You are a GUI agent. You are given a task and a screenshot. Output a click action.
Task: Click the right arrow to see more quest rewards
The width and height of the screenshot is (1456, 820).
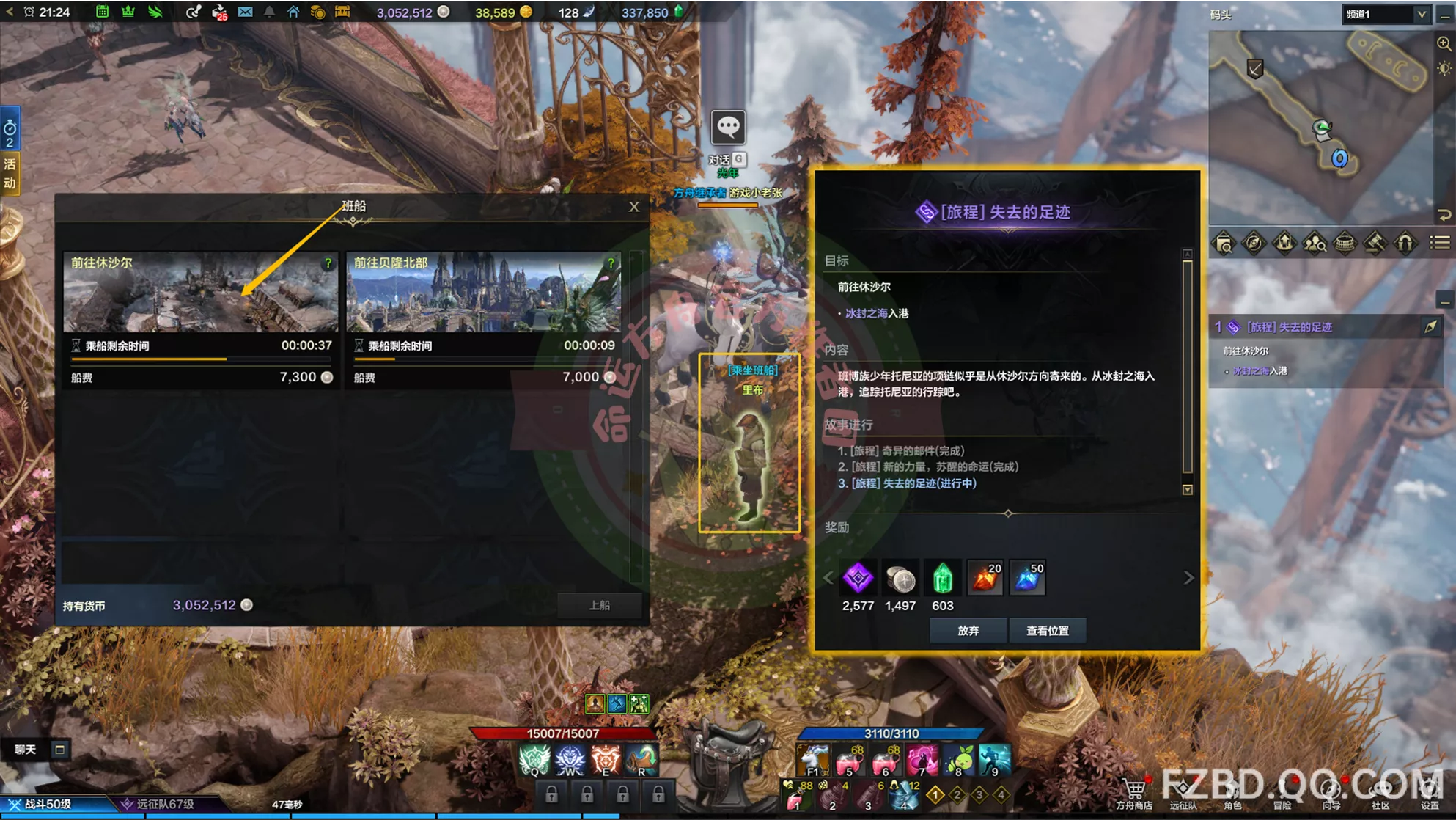pyautogui.click(x=1188, y=577)
